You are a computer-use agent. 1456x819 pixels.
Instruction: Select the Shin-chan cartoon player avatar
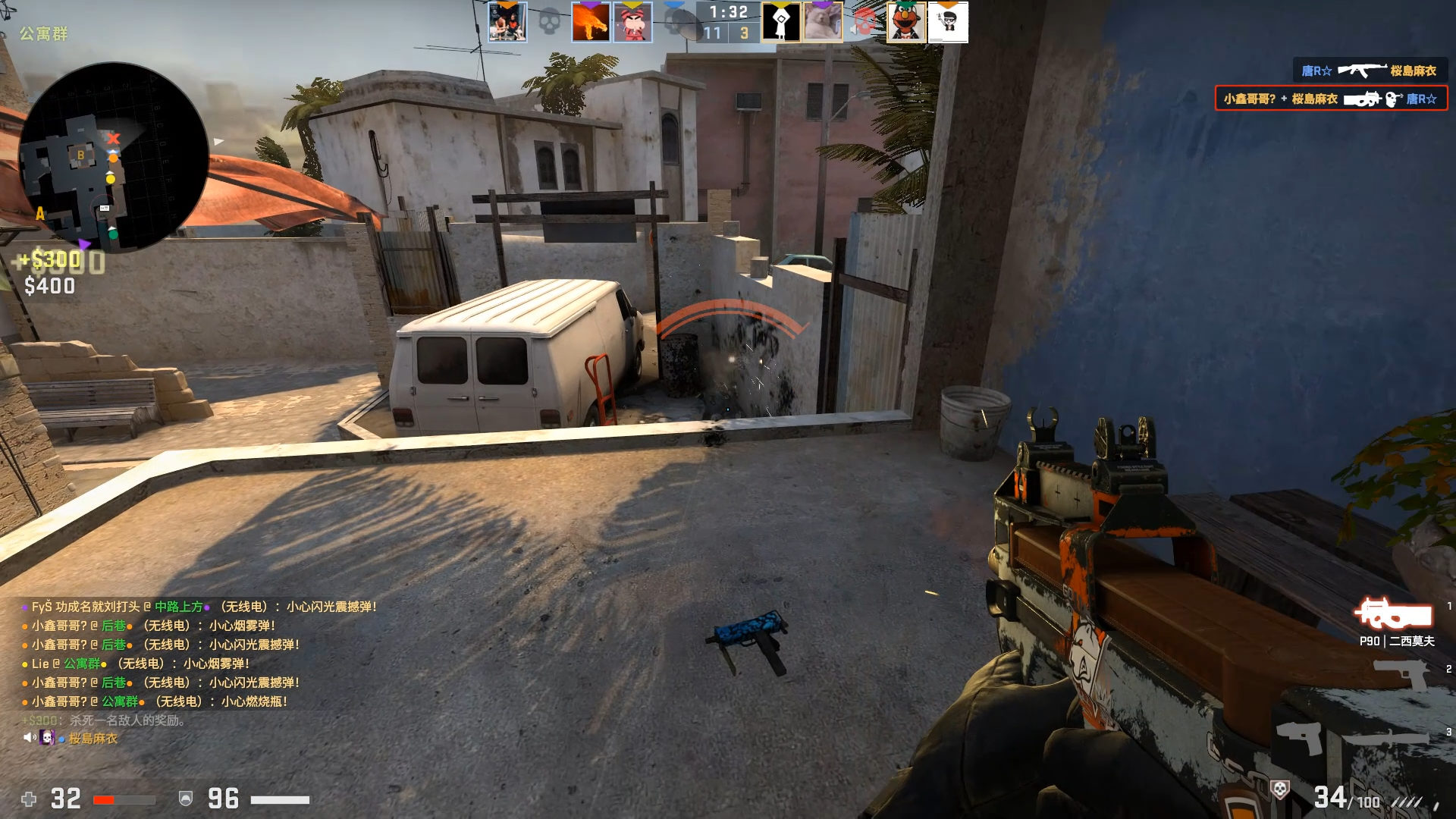(632, 22)
